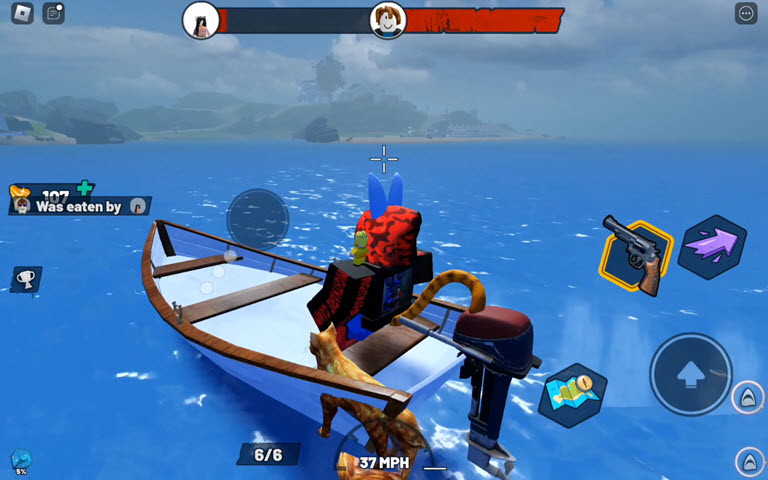Screen dimensions: 768x480
Task: Open the trophy achievements panel
Action: (x=25, y=278)
